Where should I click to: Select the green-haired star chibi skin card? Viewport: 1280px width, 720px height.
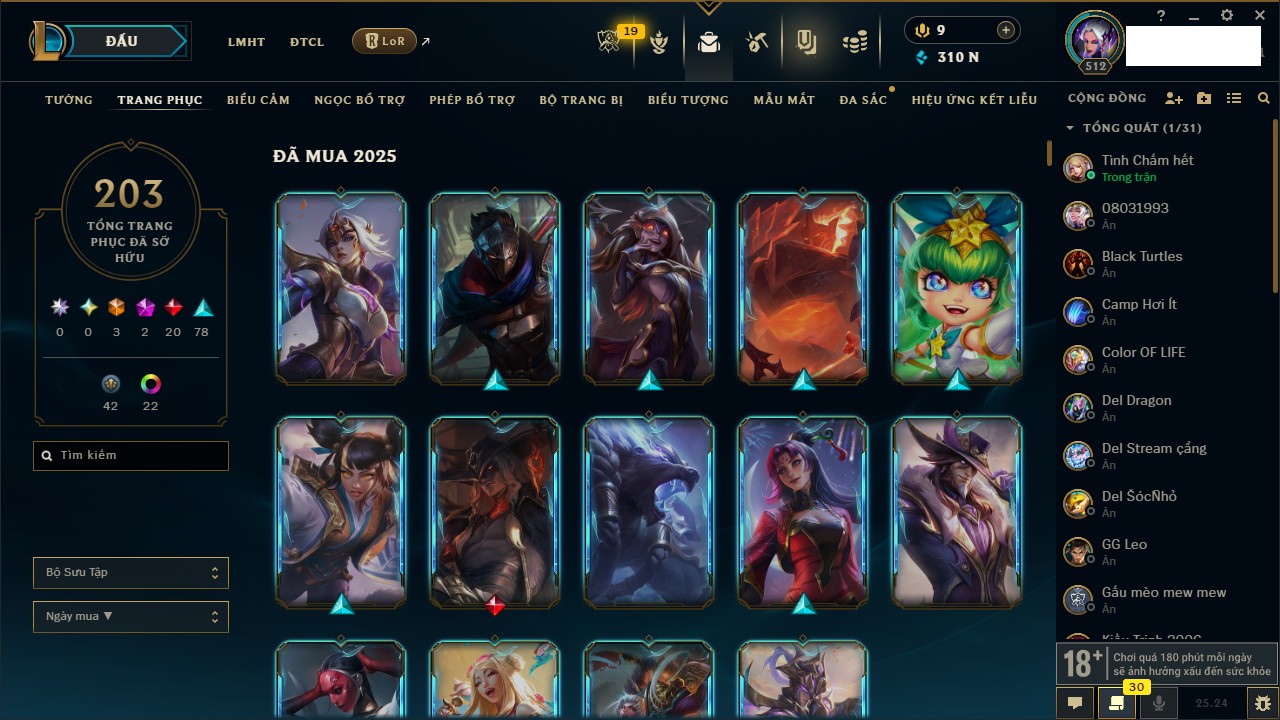pos(957,288)
